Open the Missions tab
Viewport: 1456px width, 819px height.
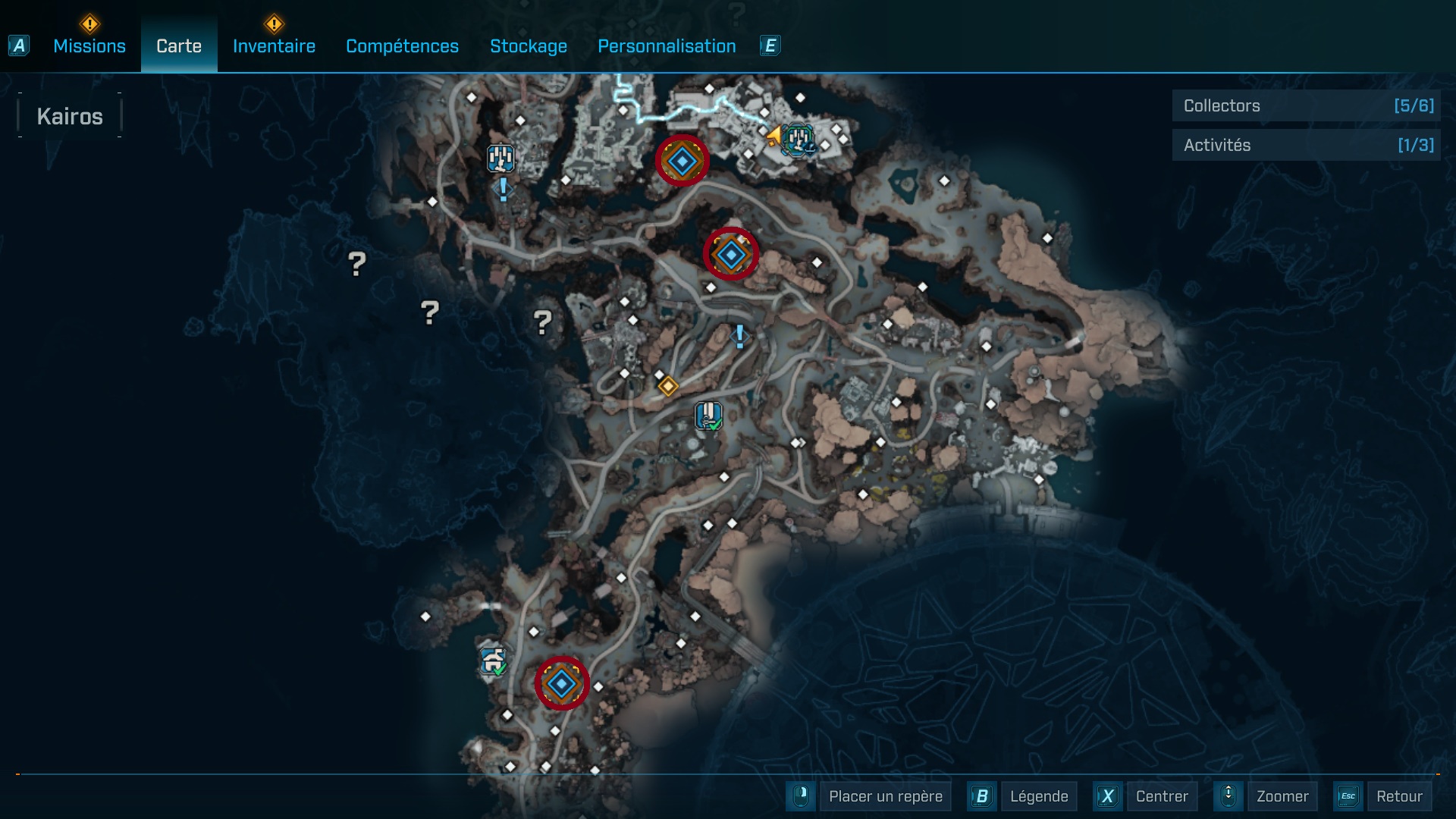click(89, 45)
